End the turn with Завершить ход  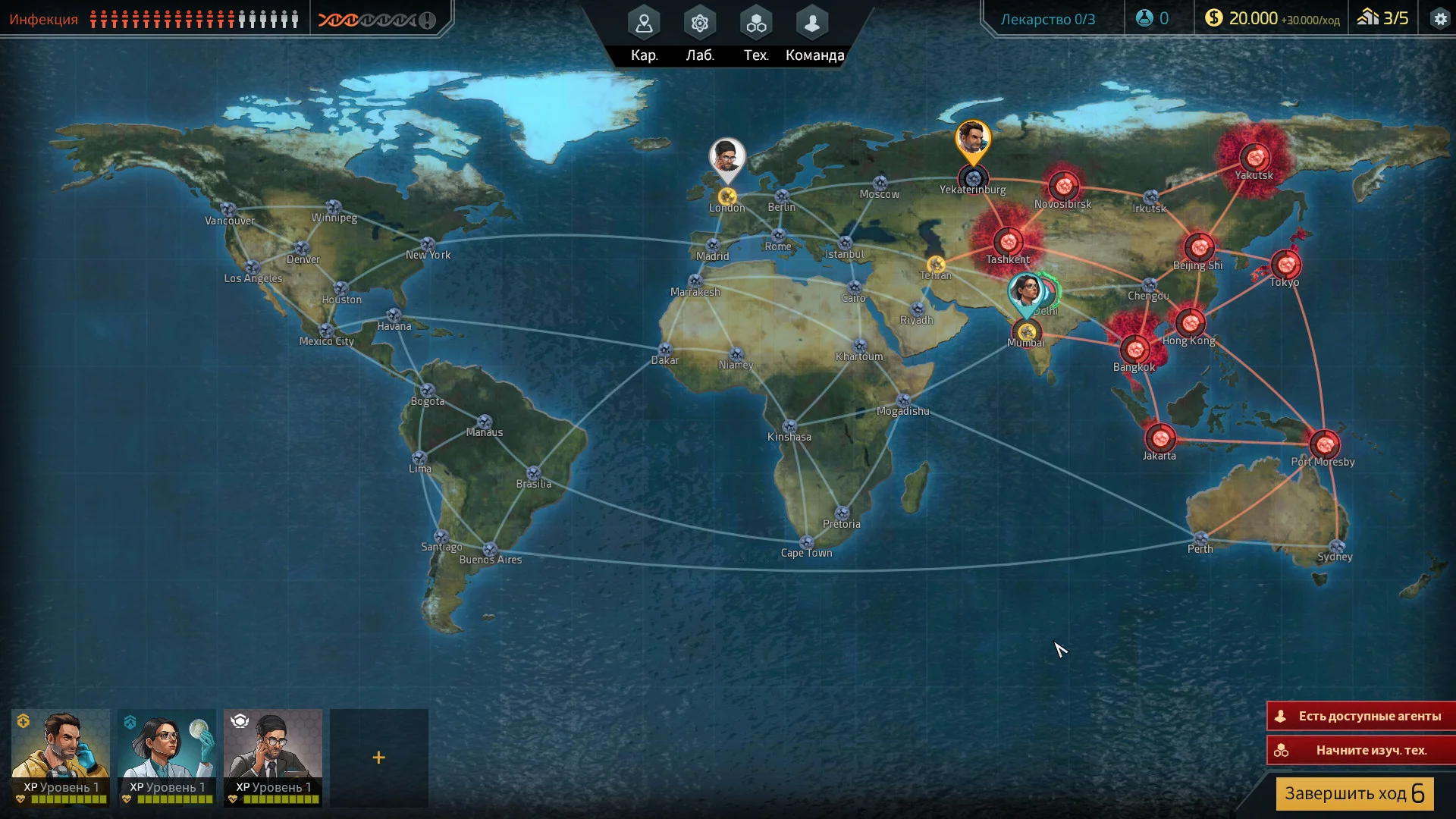click(x=1354, y=793)
